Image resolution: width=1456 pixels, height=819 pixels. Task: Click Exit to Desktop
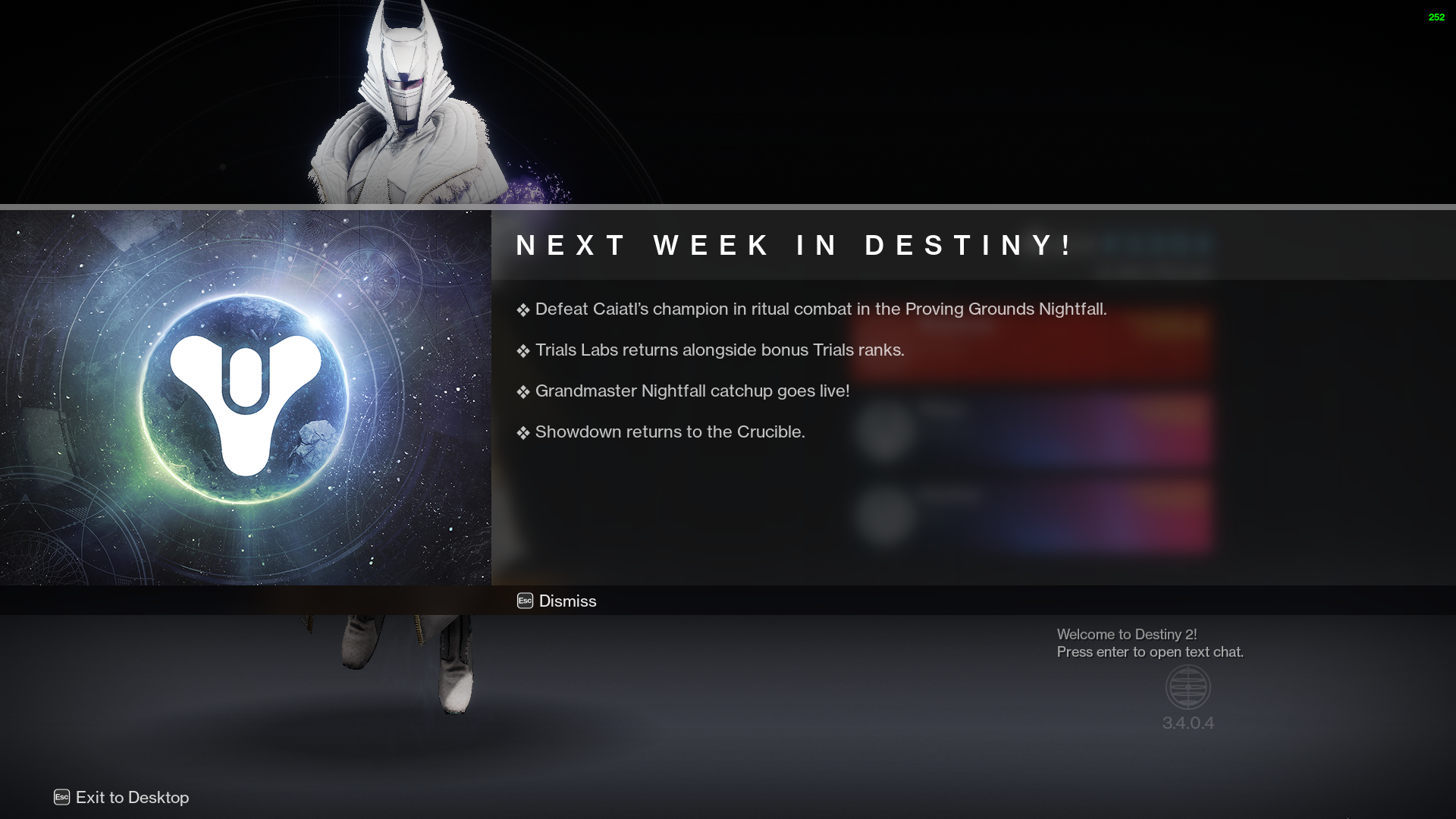pos(132,798)
